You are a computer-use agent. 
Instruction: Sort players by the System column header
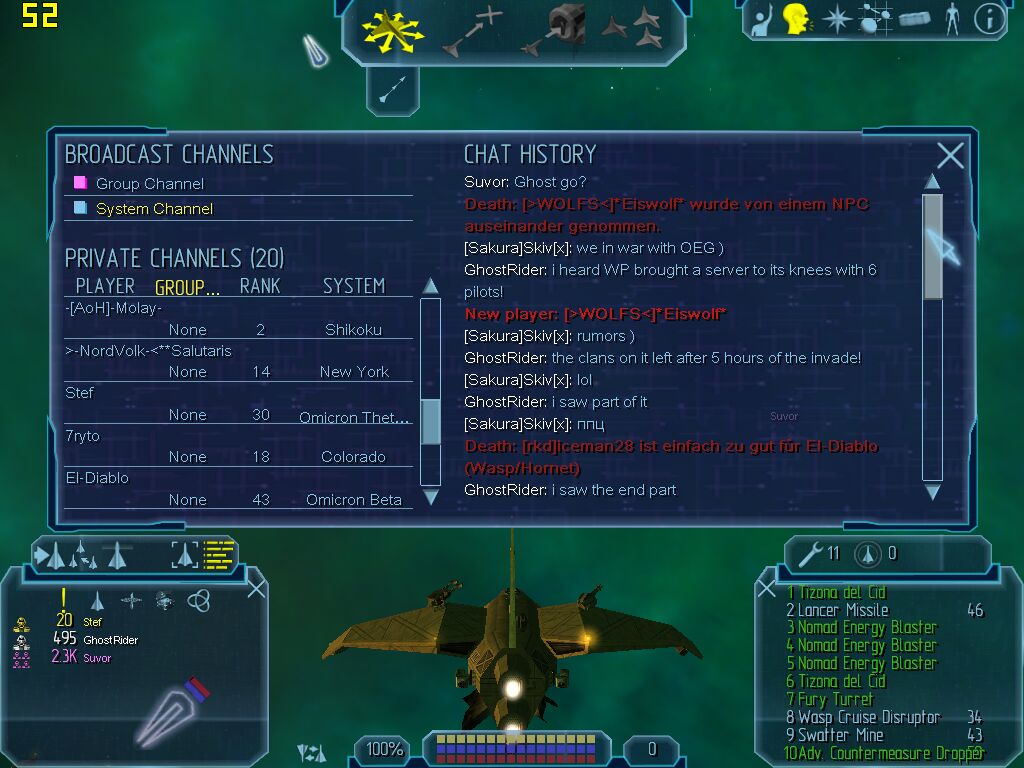(353, 286)
